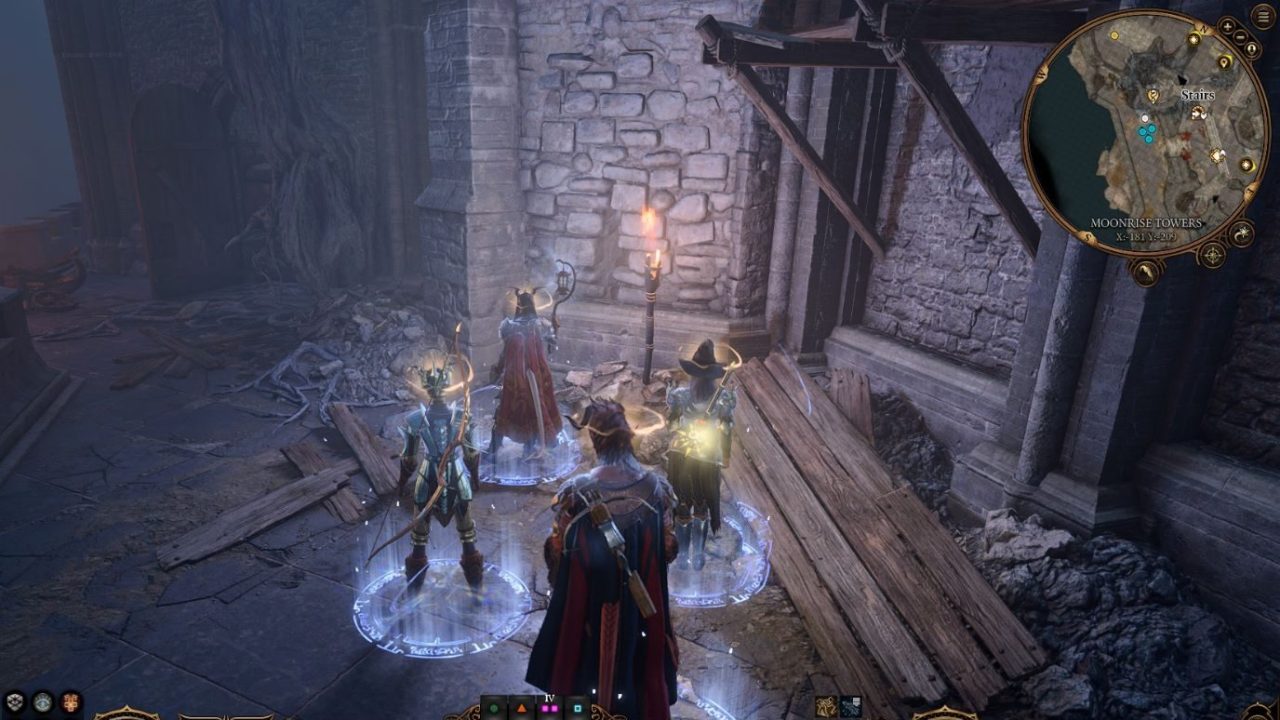
Task: Select the orange triangle hotbar action
Action: [x=521, y=708]
